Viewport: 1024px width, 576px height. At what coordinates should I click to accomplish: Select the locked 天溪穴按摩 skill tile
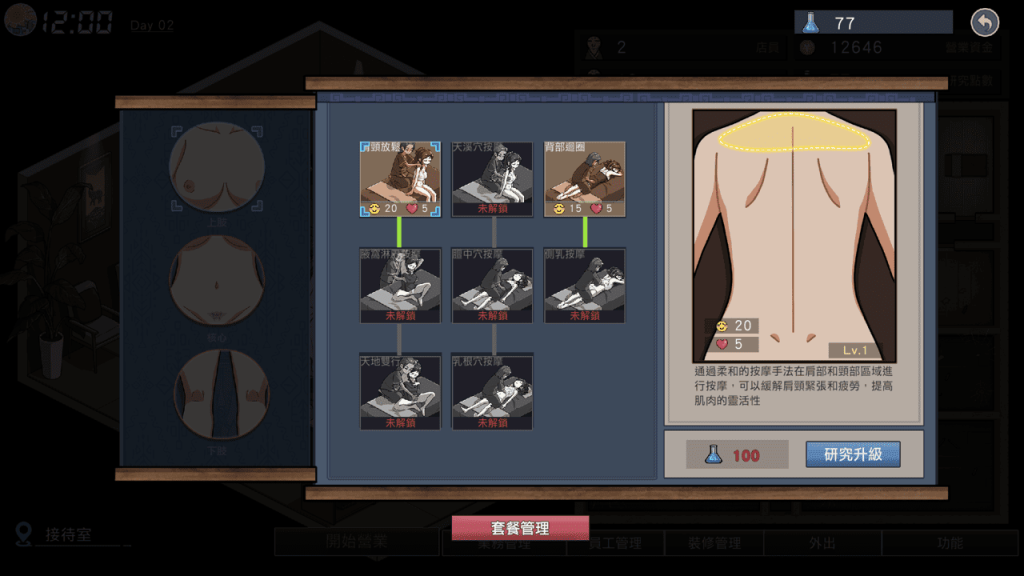pyautogui.click(x=492, y=178)
